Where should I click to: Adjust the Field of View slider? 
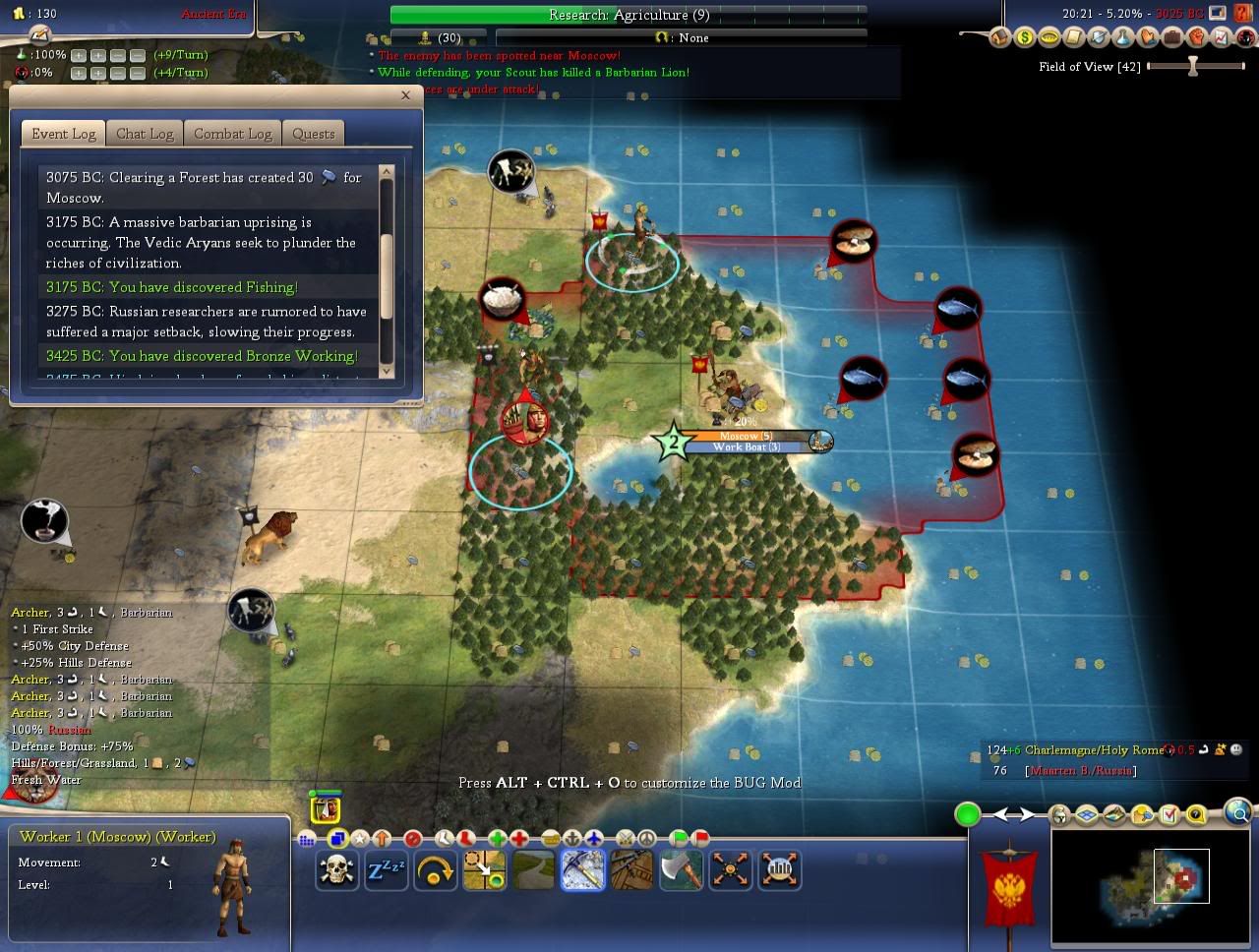[1190, 66]
